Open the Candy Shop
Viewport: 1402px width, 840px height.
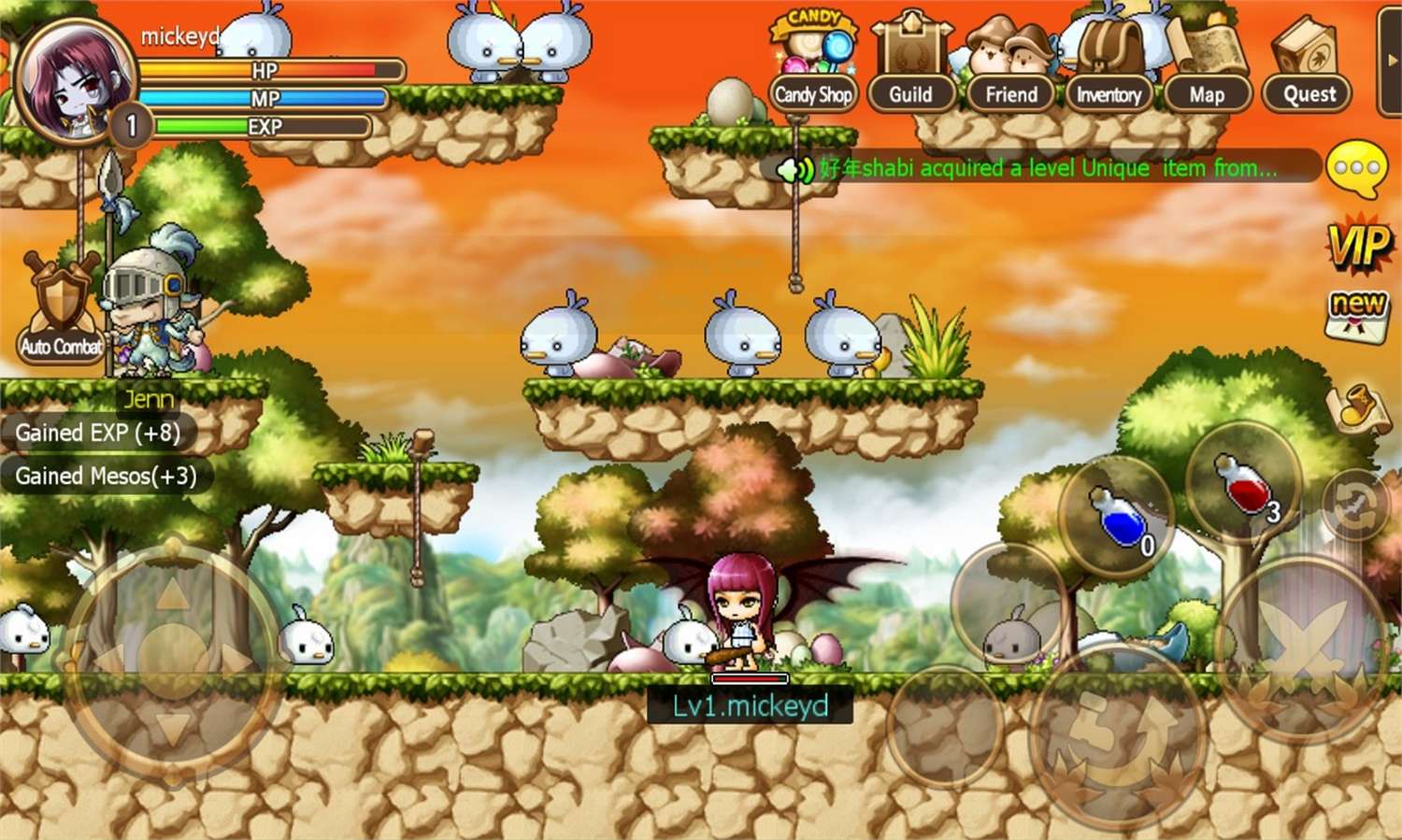coord(814,64)
